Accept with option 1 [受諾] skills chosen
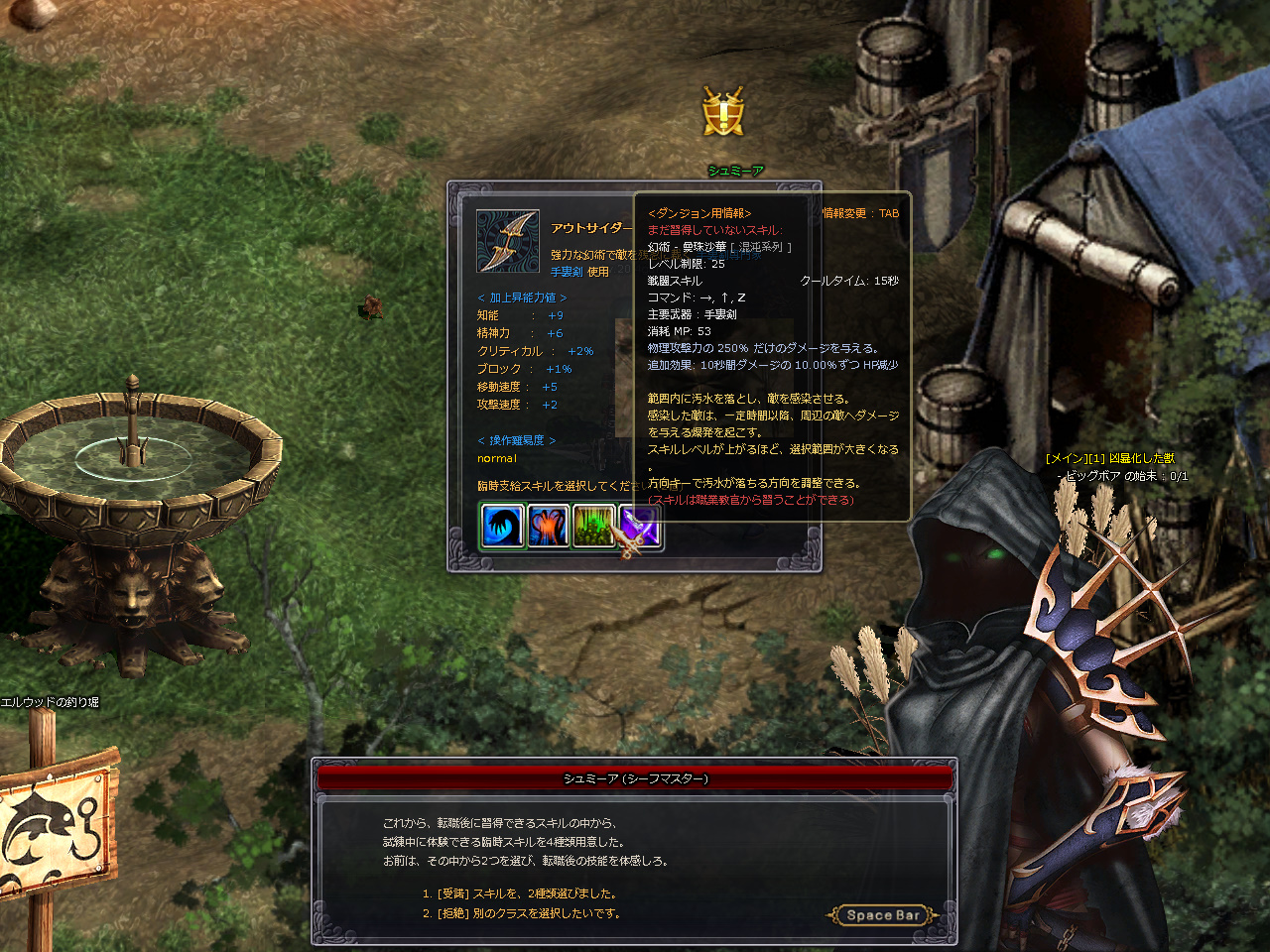This screenshot has height=952, width=1270. (519, 893)
